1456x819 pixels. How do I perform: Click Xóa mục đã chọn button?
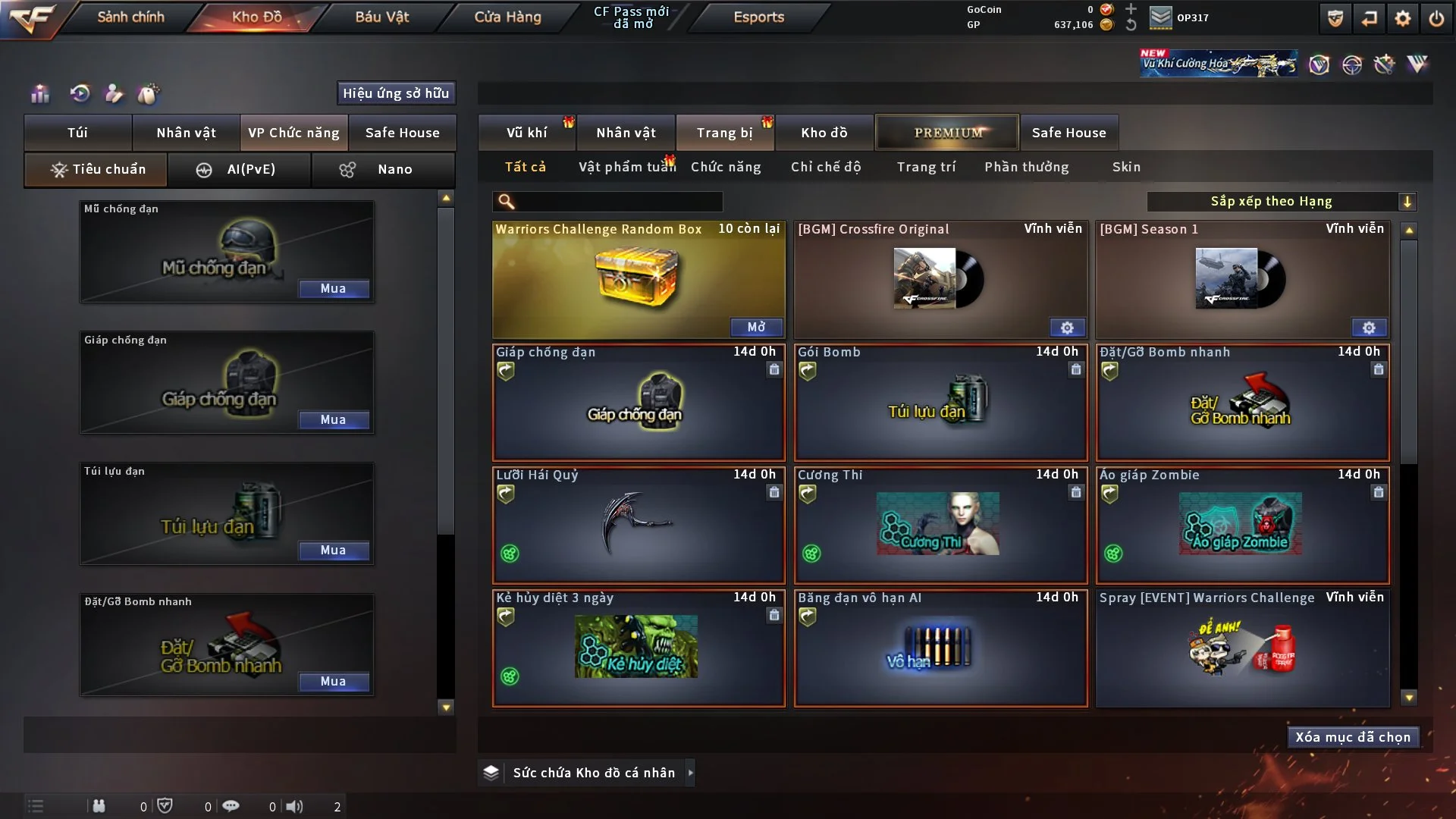pyautogui.click(x=1353, y=737)
